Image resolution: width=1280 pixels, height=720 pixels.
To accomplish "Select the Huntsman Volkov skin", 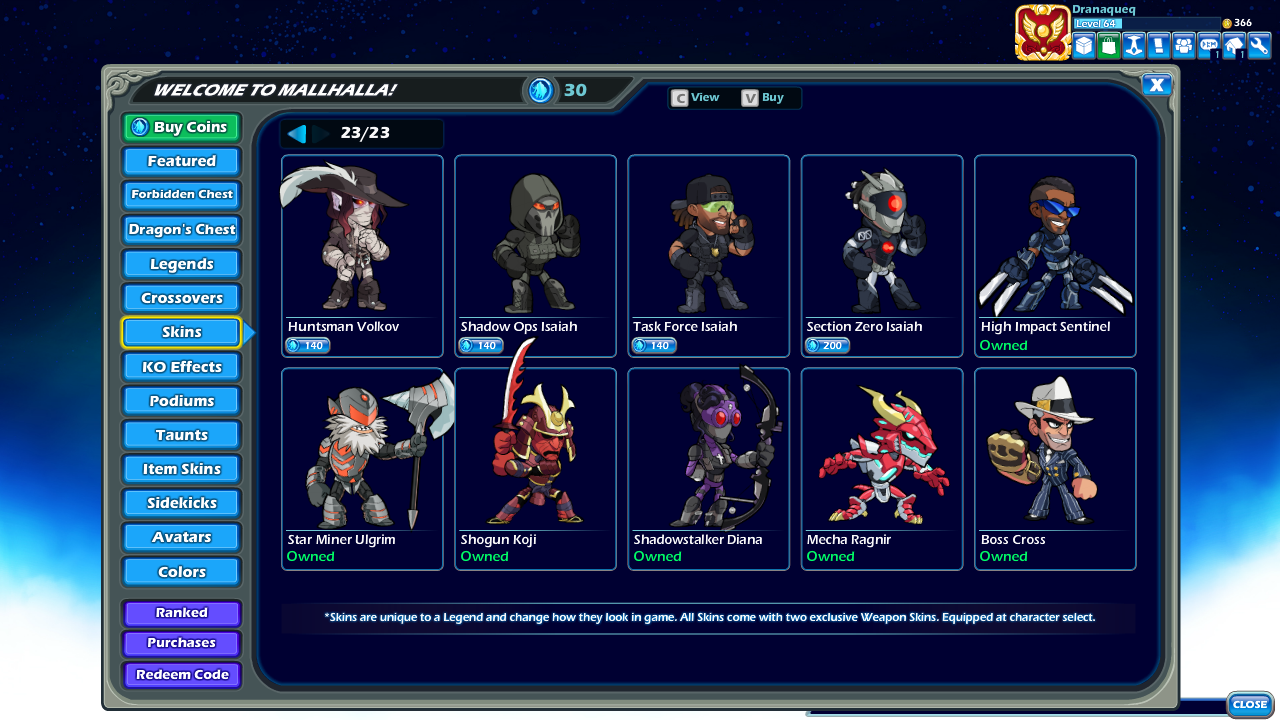I will pos(362,256).
